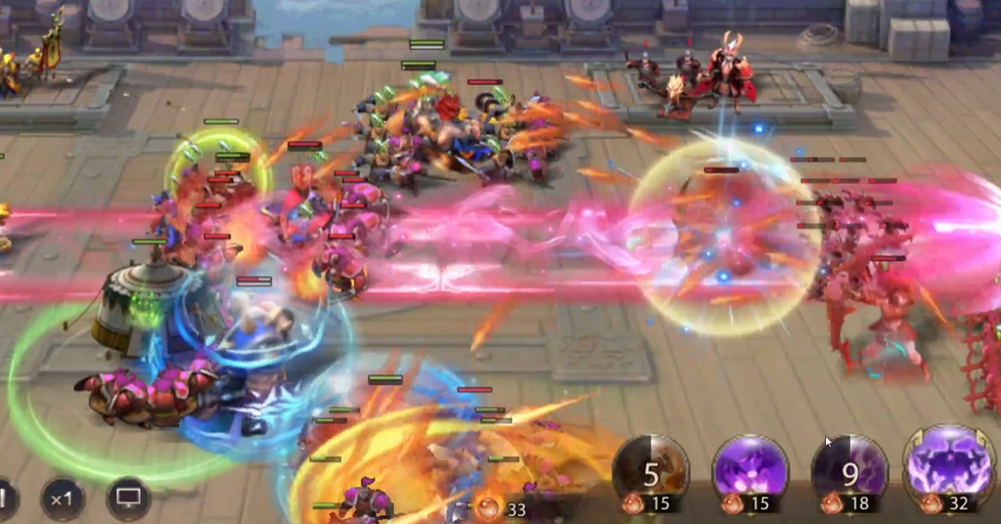
Task: Cast the purple lightning skill costing 32
Action: pyautogui.click(x=949, y=465)
